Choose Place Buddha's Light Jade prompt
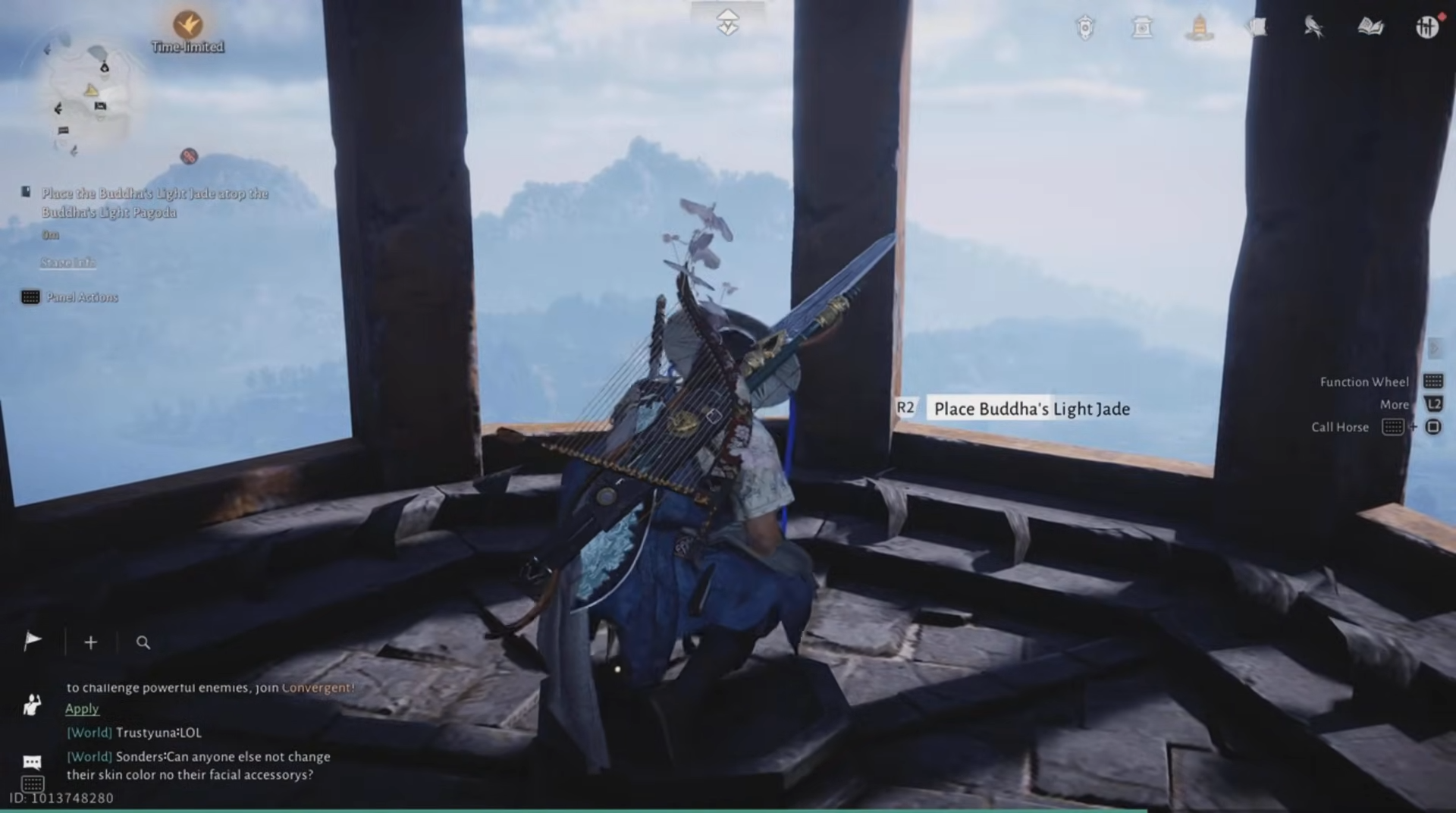The height and width of the screenshot is (813, 1456). tap(1031, 409)
